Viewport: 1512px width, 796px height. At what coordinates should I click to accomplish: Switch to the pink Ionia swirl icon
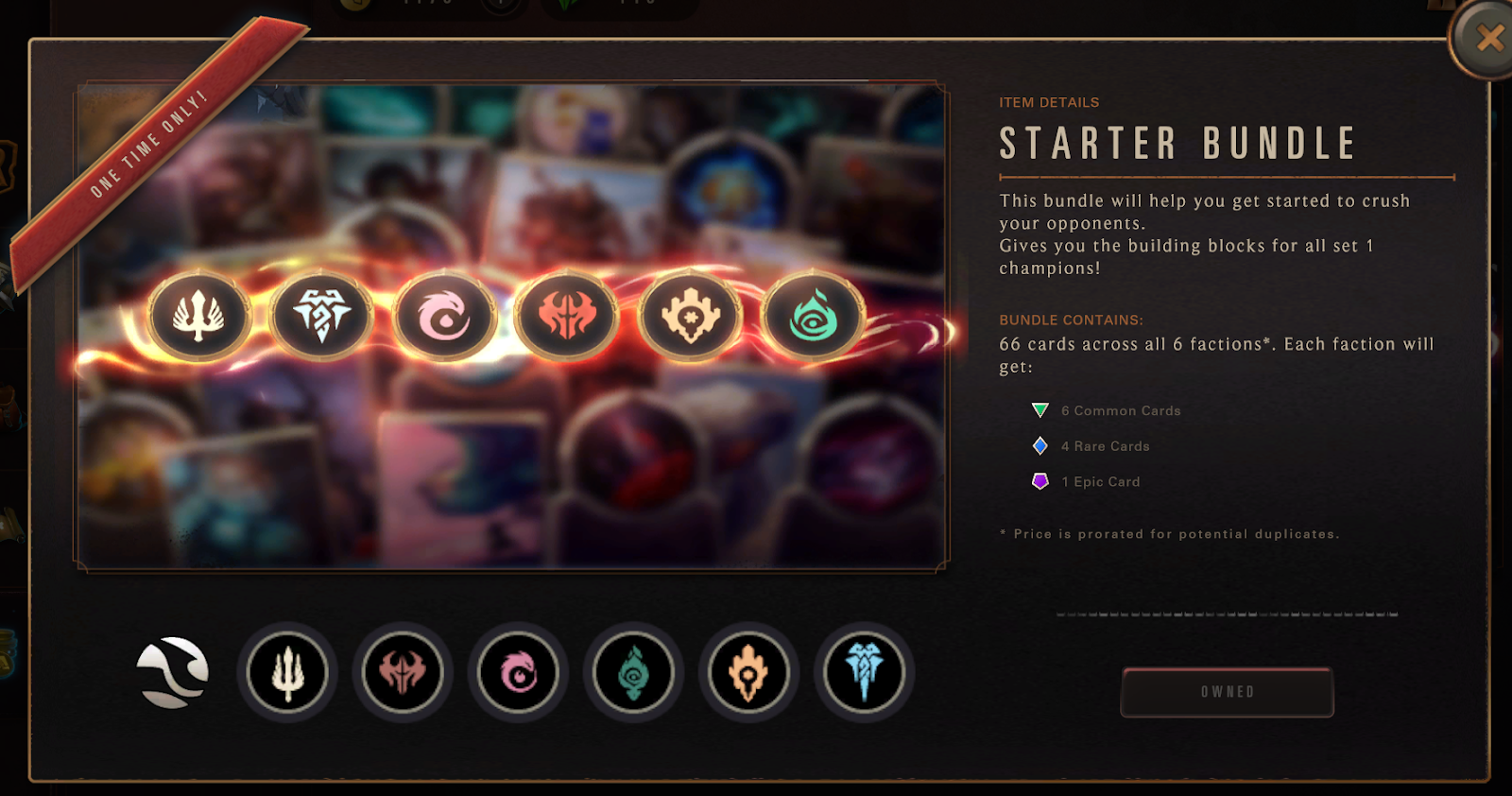coord(518,672)
